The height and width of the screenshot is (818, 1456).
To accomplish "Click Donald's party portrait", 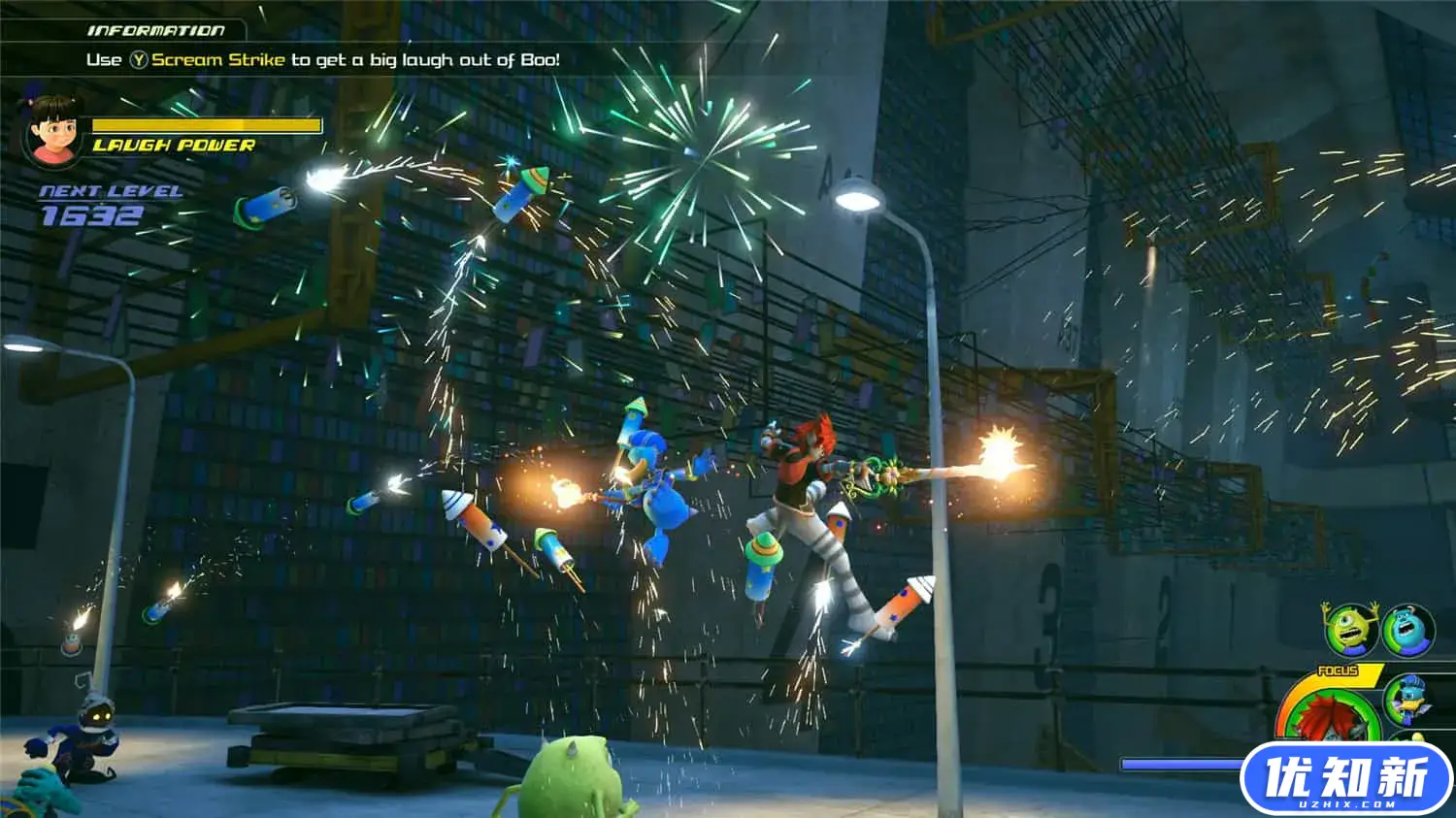I will (1407, 698).
